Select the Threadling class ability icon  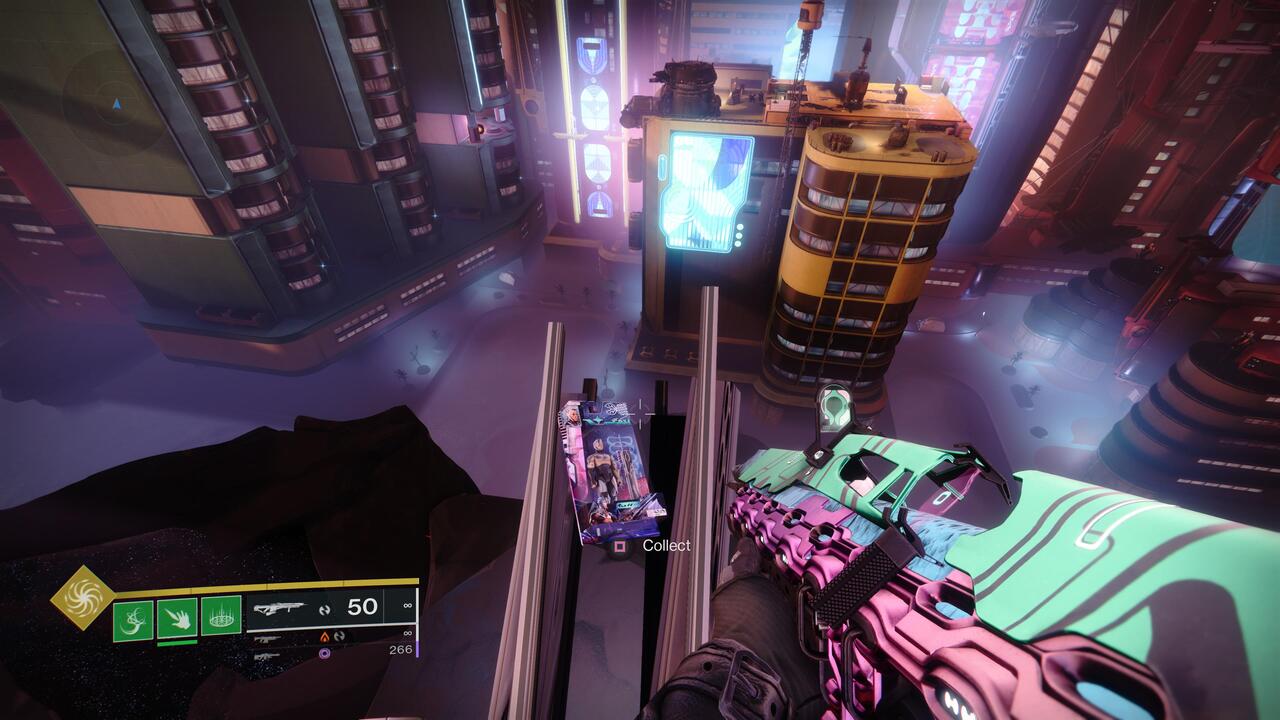coord(221,617)
